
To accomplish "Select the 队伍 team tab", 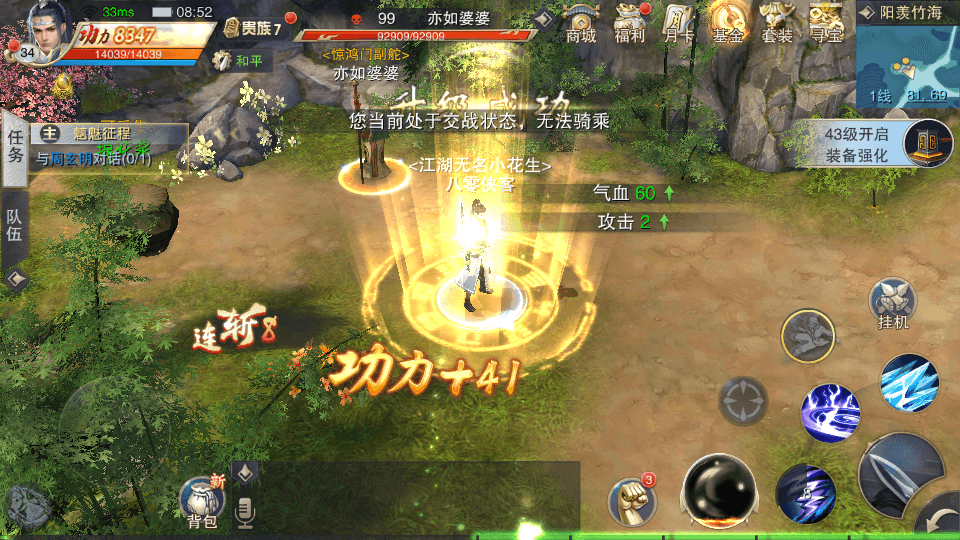I will (15, 230).
